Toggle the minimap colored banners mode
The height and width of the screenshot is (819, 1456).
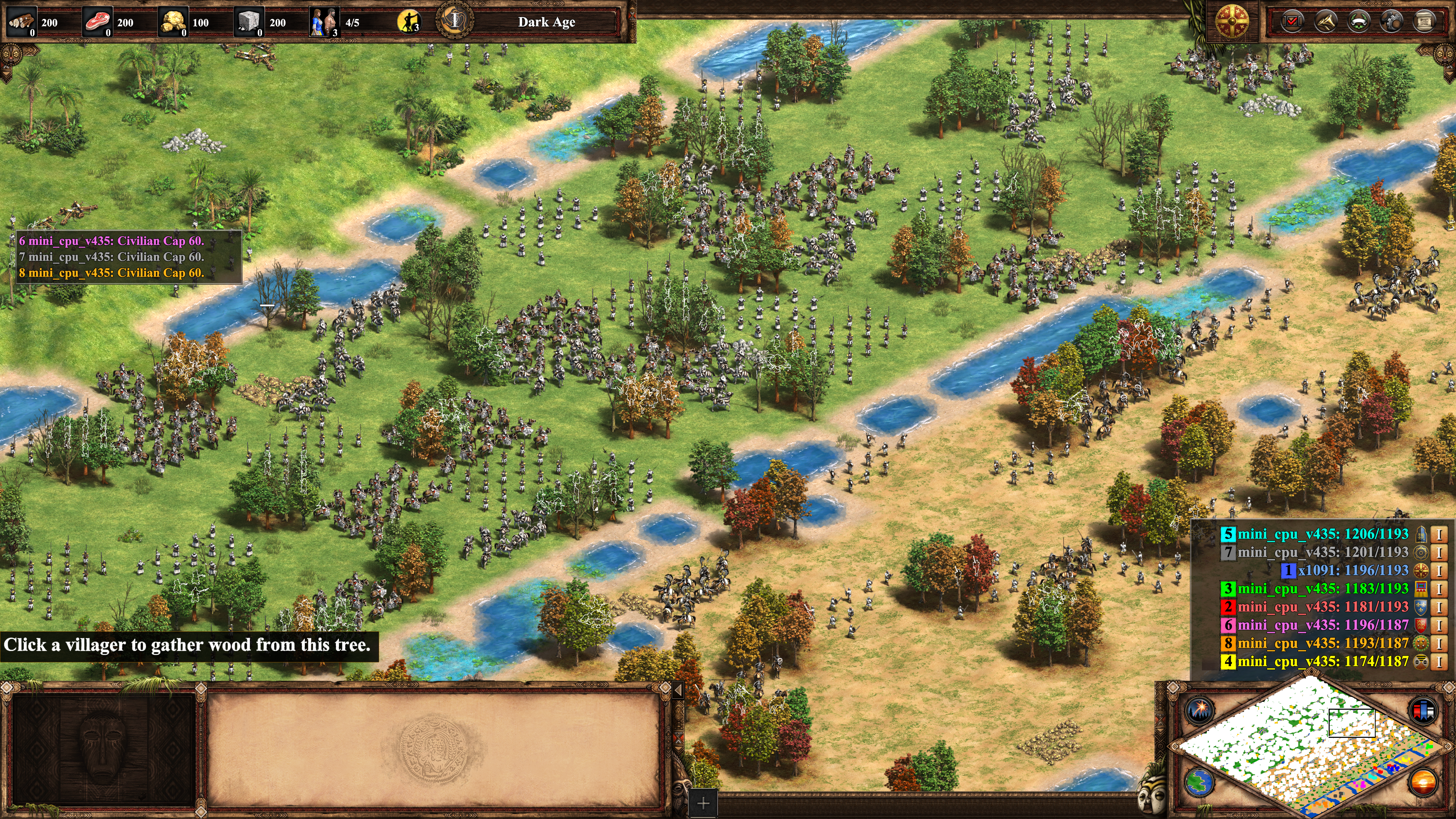coord(1423,710)
